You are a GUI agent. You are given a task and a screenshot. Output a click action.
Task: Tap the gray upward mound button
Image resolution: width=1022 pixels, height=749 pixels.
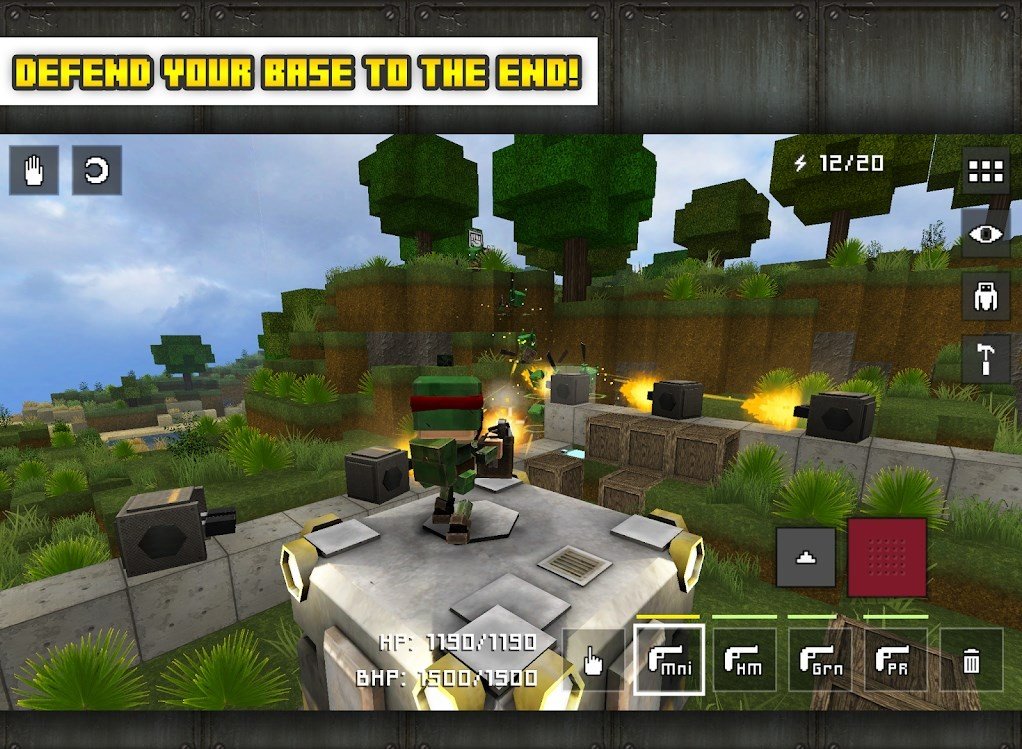coord(806,558)
